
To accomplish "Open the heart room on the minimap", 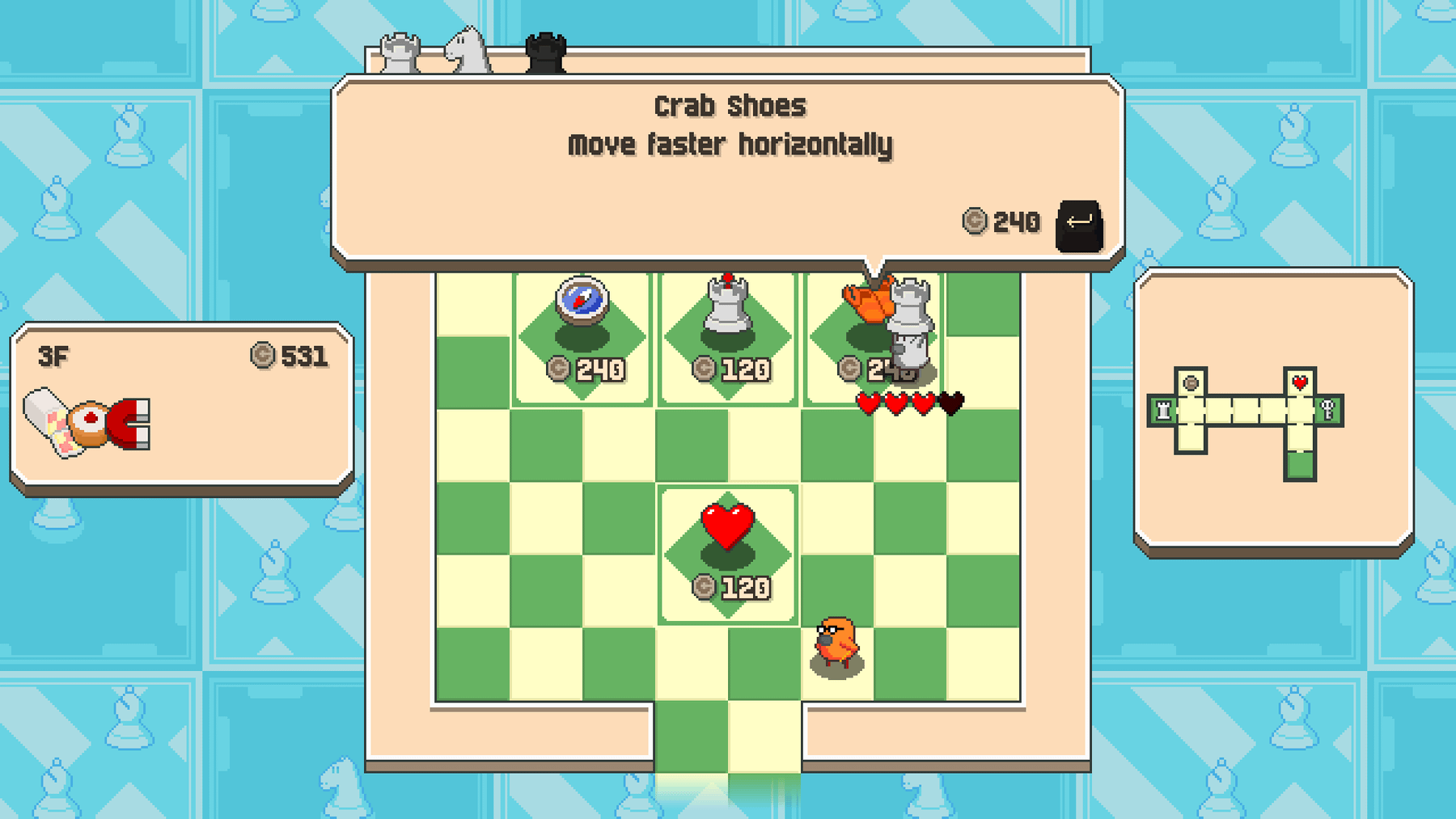I will (x=1299, y=381).
